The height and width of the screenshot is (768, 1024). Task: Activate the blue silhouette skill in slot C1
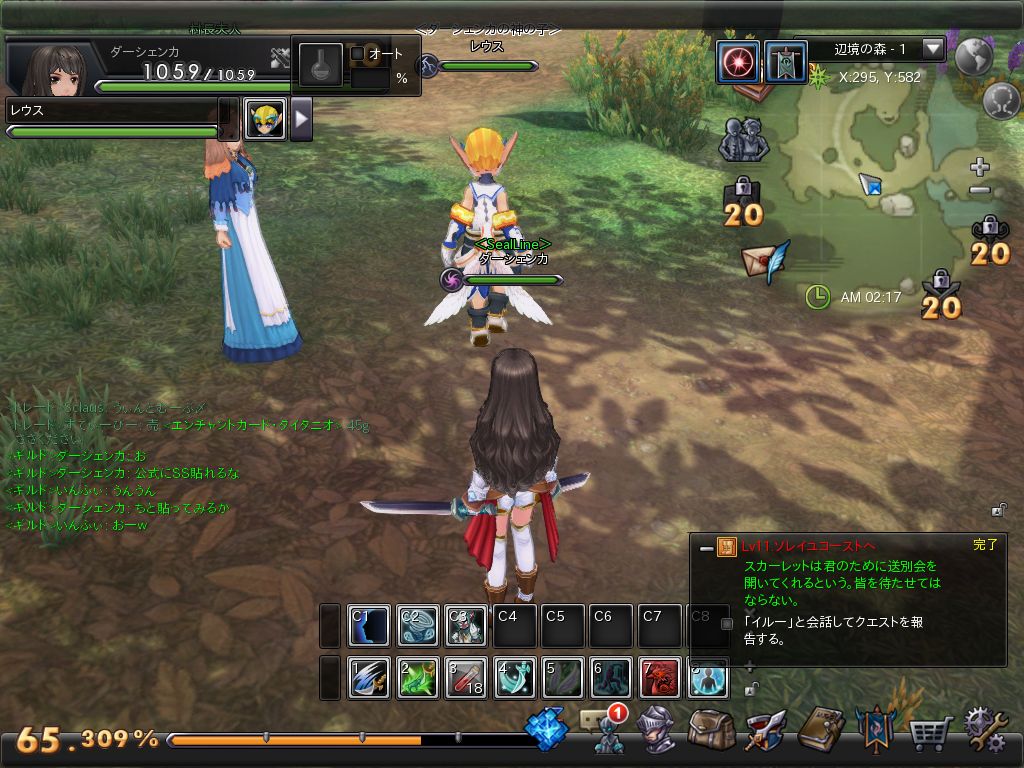coord(369,626)
